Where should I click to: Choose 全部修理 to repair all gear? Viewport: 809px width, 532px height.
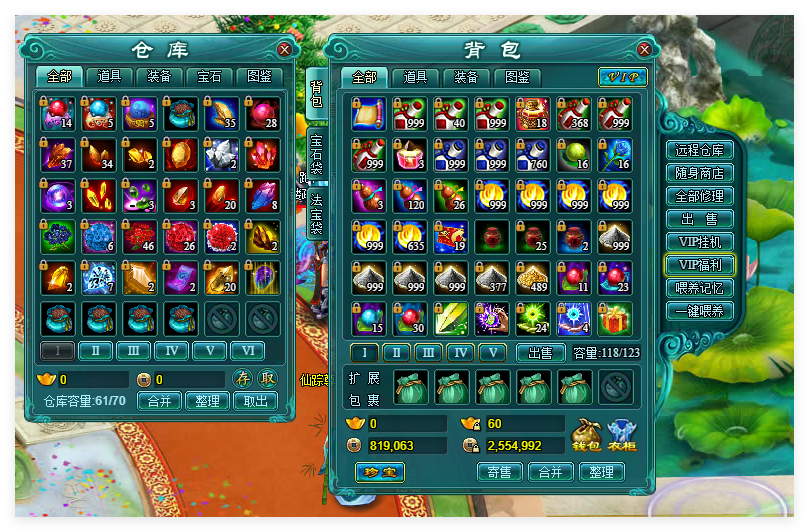(700, 196)
